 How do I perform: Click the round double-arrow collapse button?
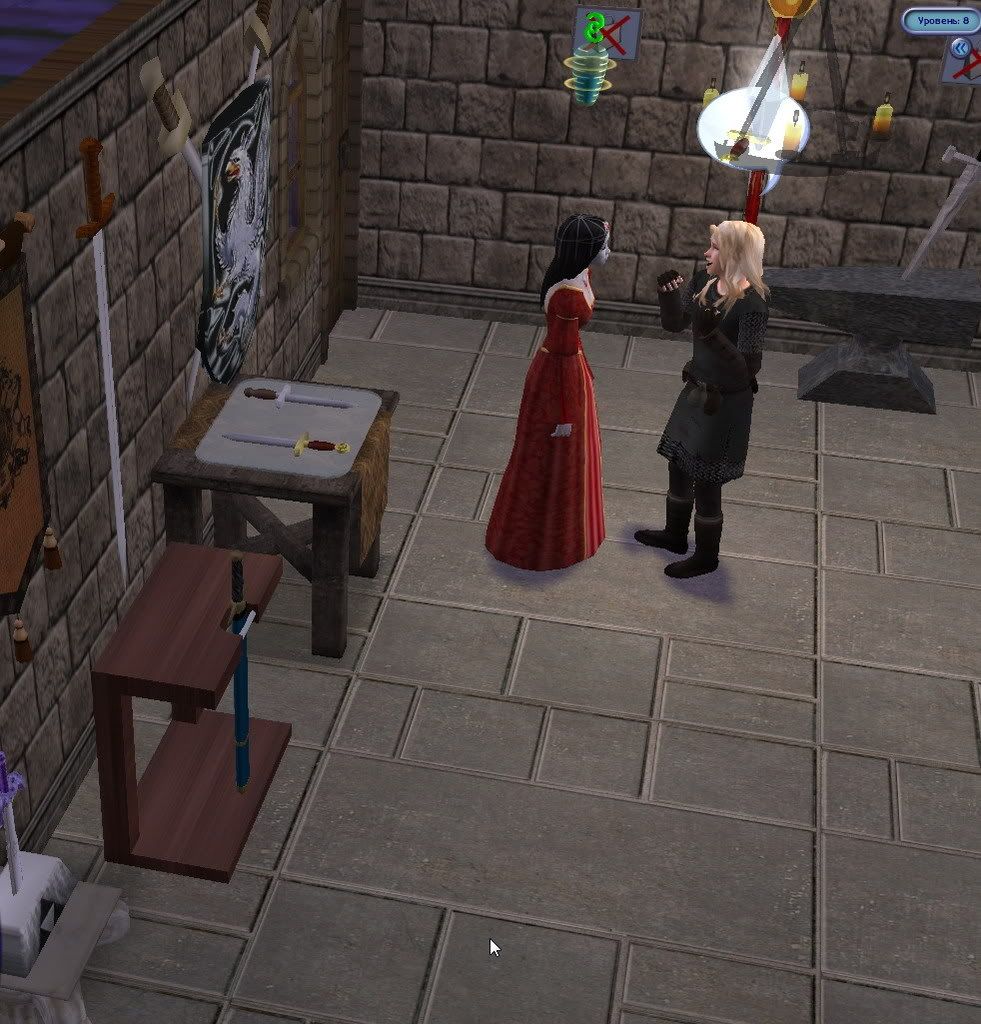tap(960, 47)
